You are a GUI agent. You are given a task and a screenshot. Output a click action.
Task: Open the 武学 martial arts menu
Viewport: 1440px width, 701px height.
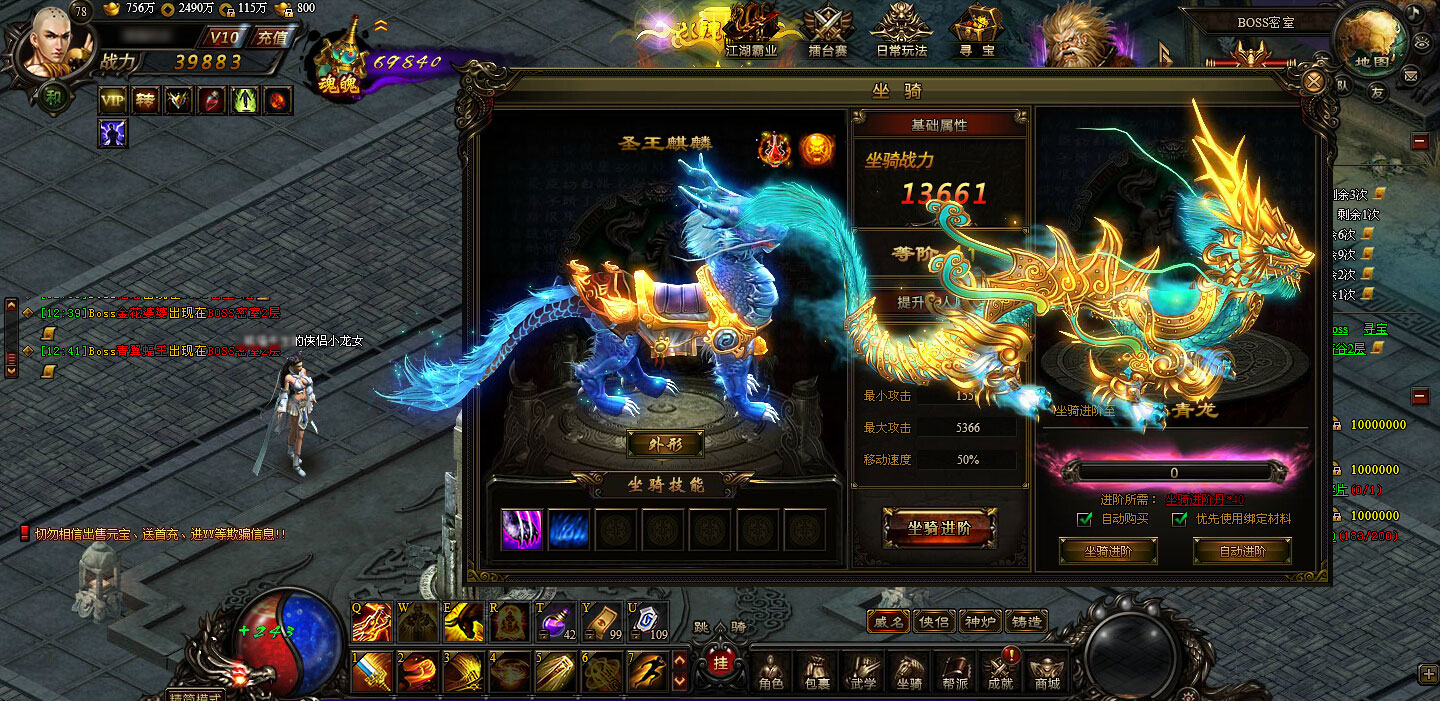click(x=862, y=671)
